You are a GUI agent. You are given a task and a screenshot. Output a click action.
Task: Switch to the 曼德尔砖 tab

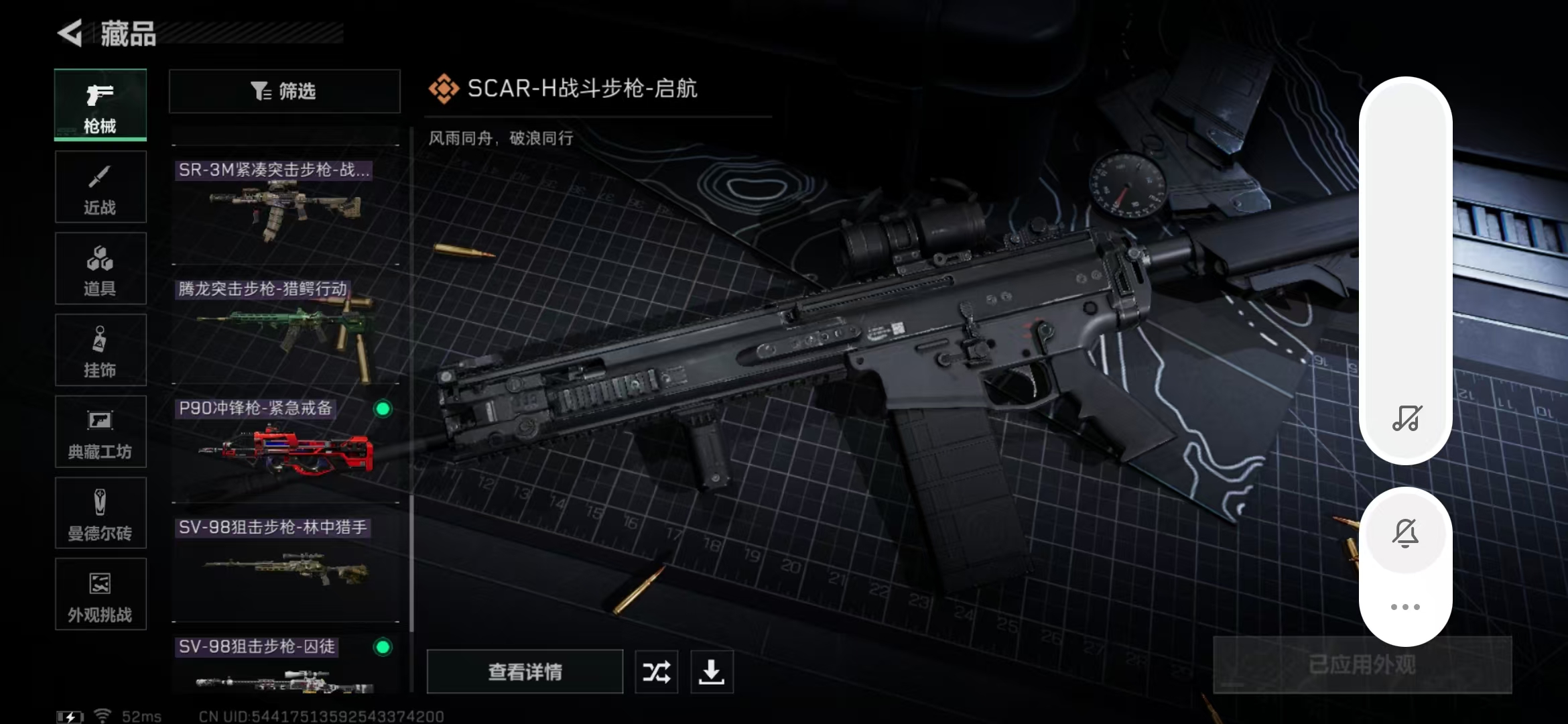click(x=101, y=514)
